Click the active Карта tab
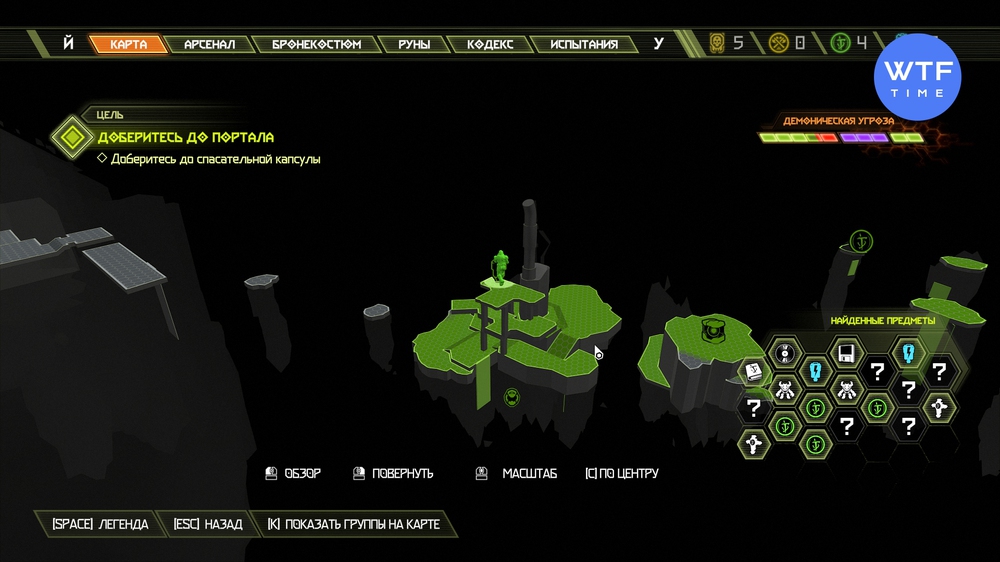The image size is (1000, 562). pos(128,44)
